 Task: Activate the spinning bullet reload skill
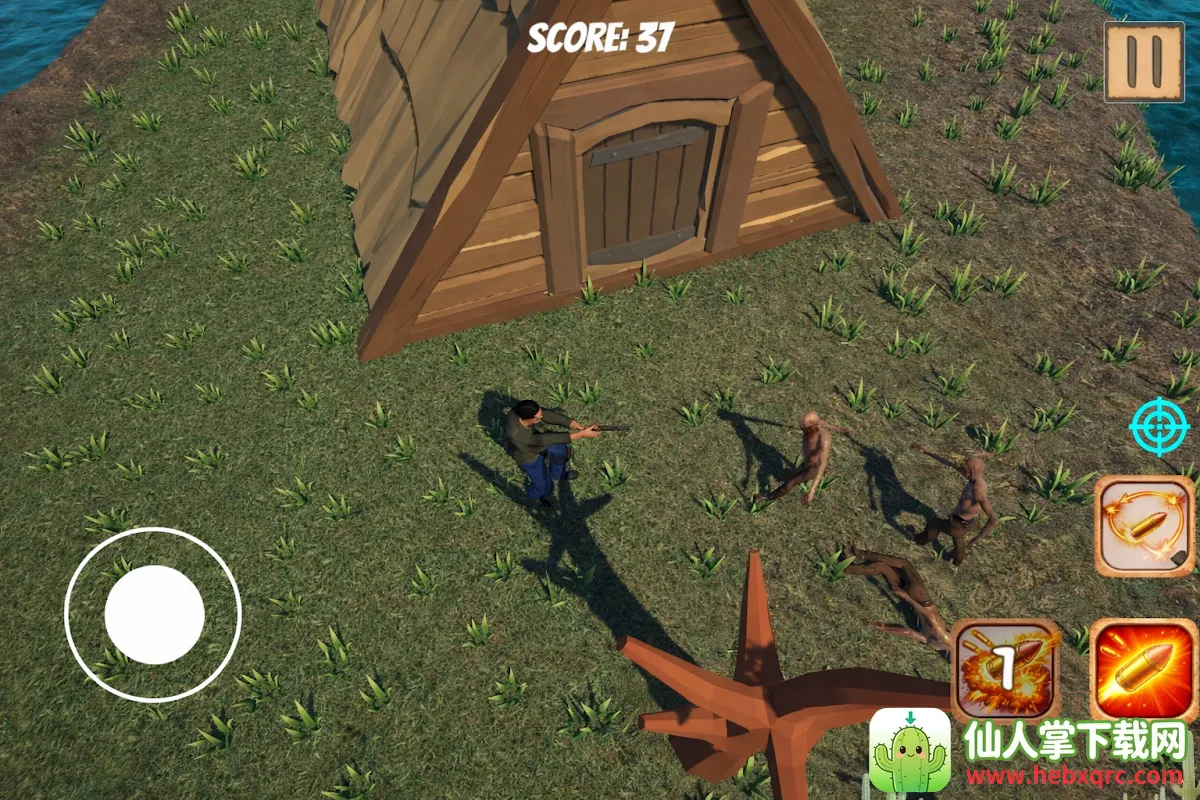(1143, 526)
